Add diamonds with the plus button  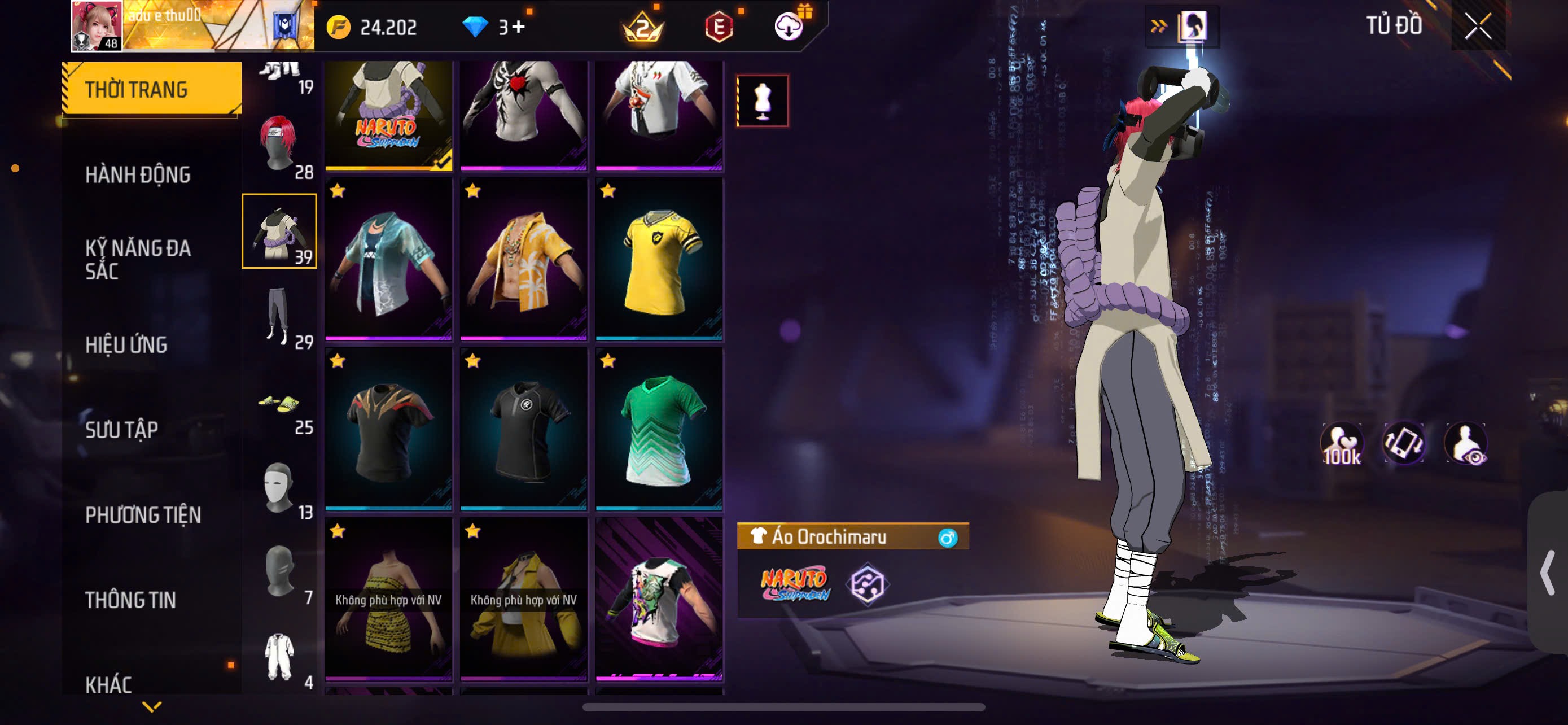tap(518, 26)
